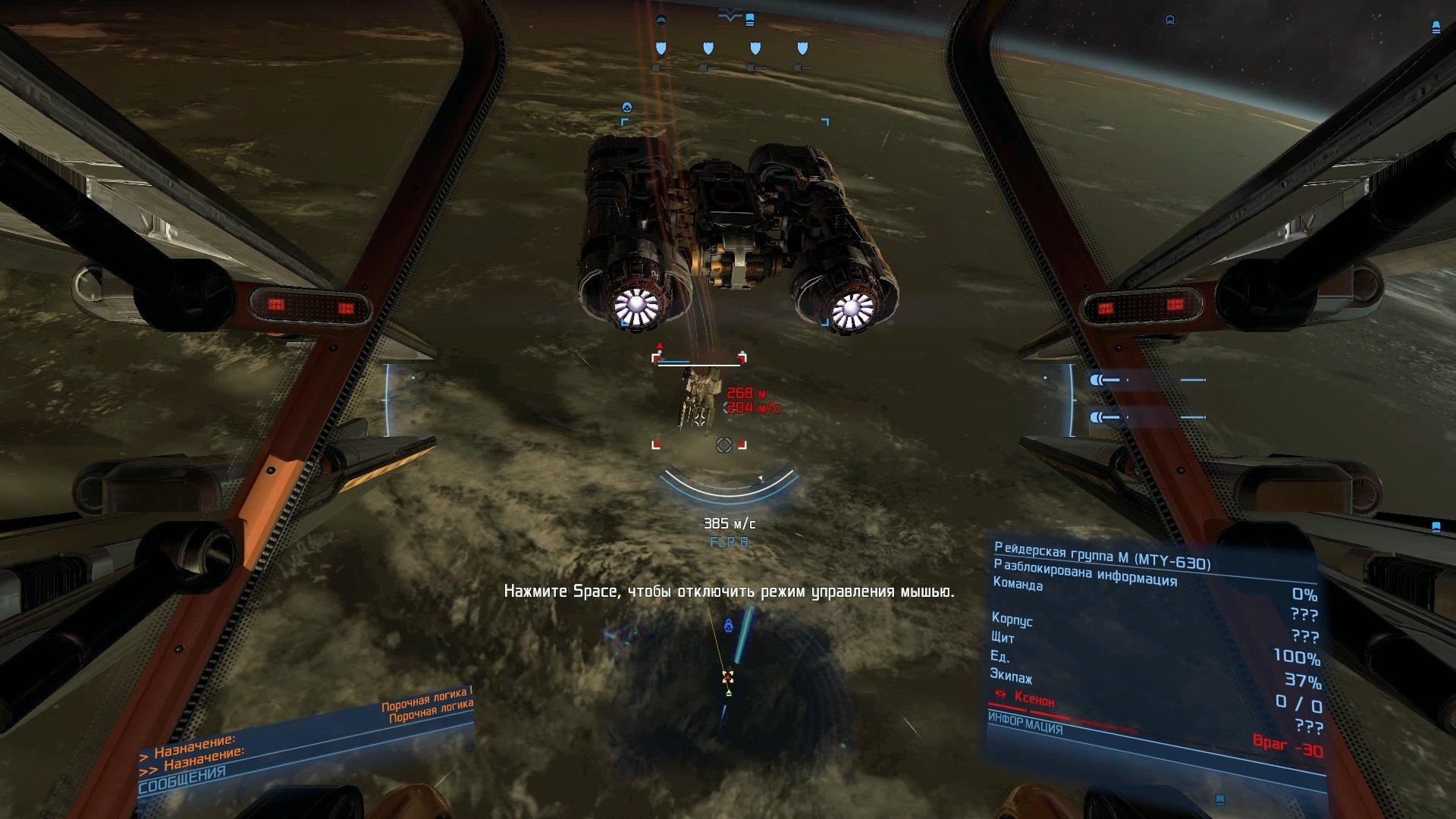Select the Ксенон faction entry
Image resolution: width=1456 pixels, height=819 pixels.
coord(1034,699)
